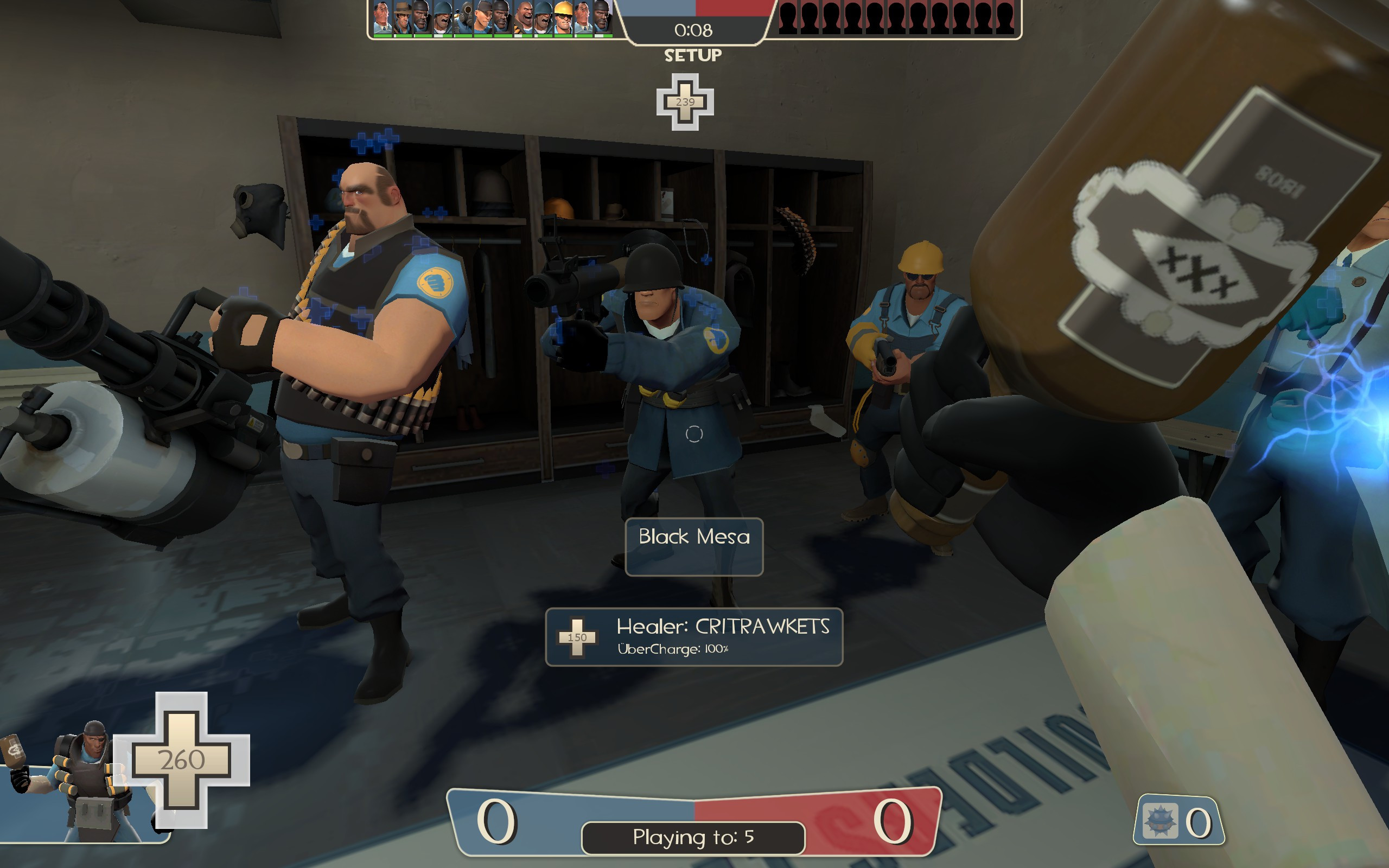Image resolution: width=1389 pixels, height=868 pixels.
Task: Click the blue team health bar under Soldier portrait
Action: tap(442, 37)
